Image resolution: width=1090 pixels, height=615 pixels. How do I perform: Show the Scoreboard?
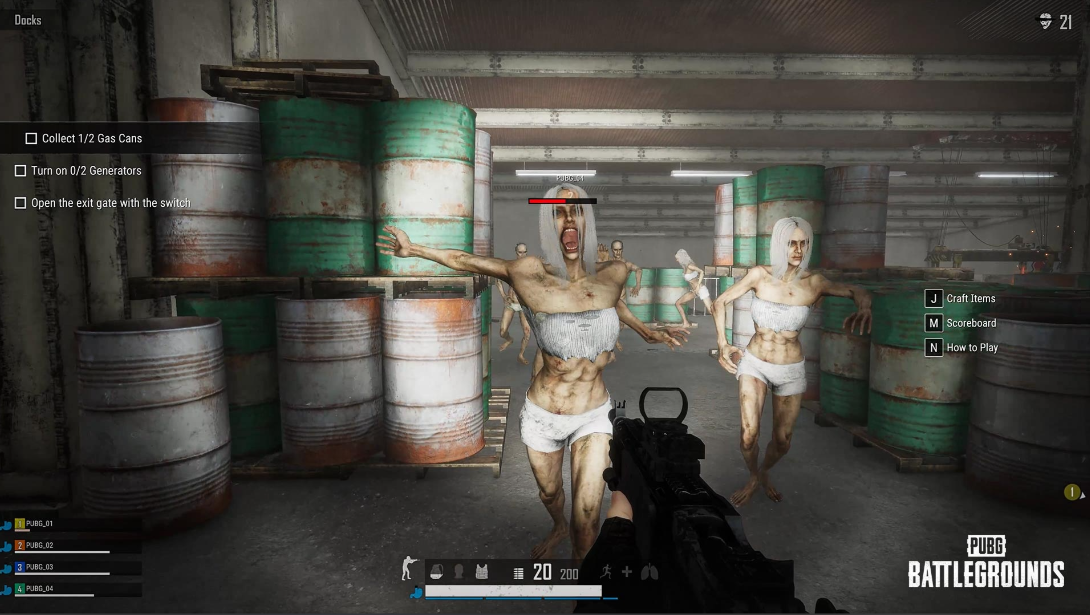pyautogui.click(x=934, y=323)
